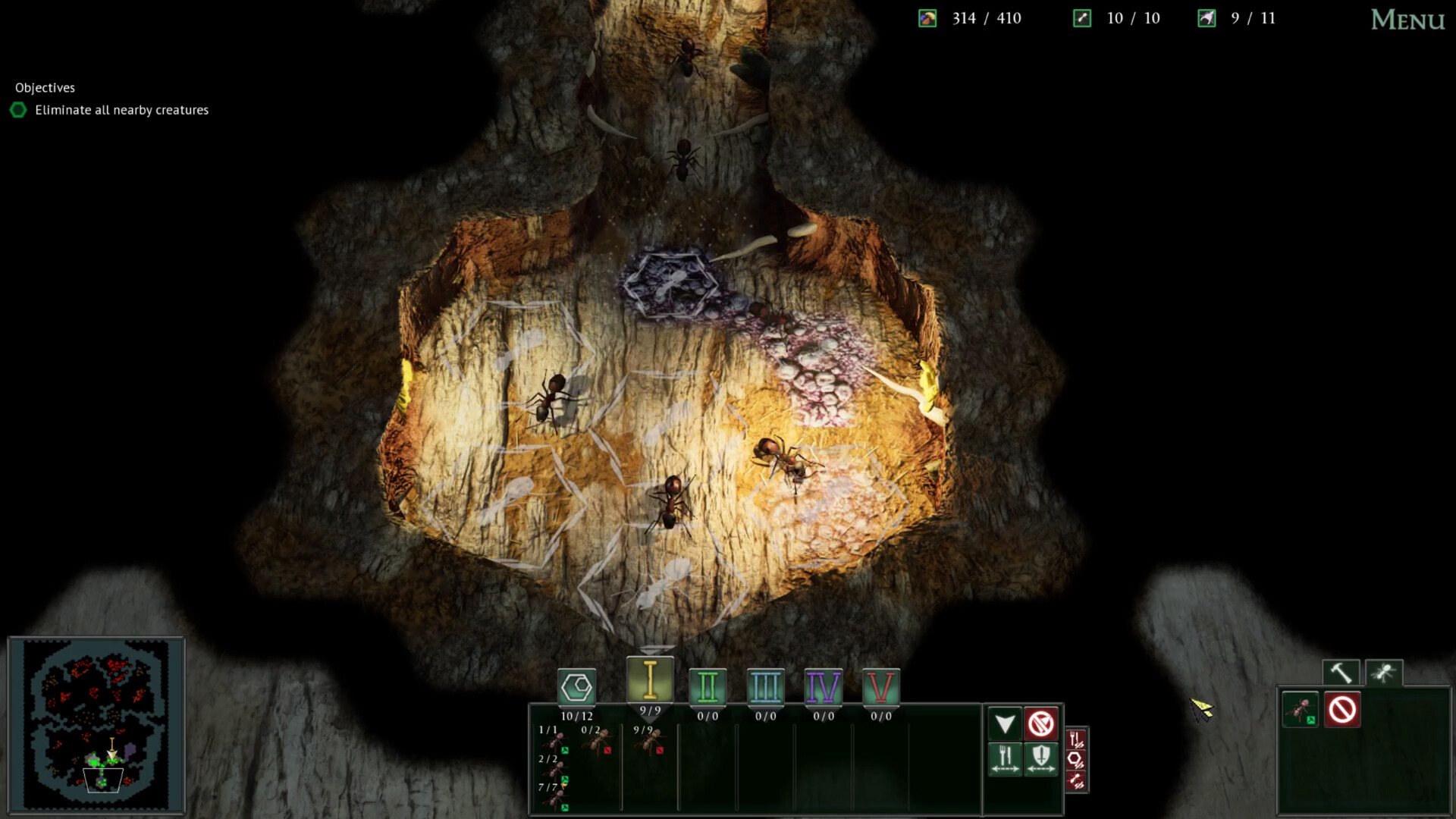Screen dimensions: 1456x819
Task: Expand squad tab II with the green numeral
Action: click(708, 687)
